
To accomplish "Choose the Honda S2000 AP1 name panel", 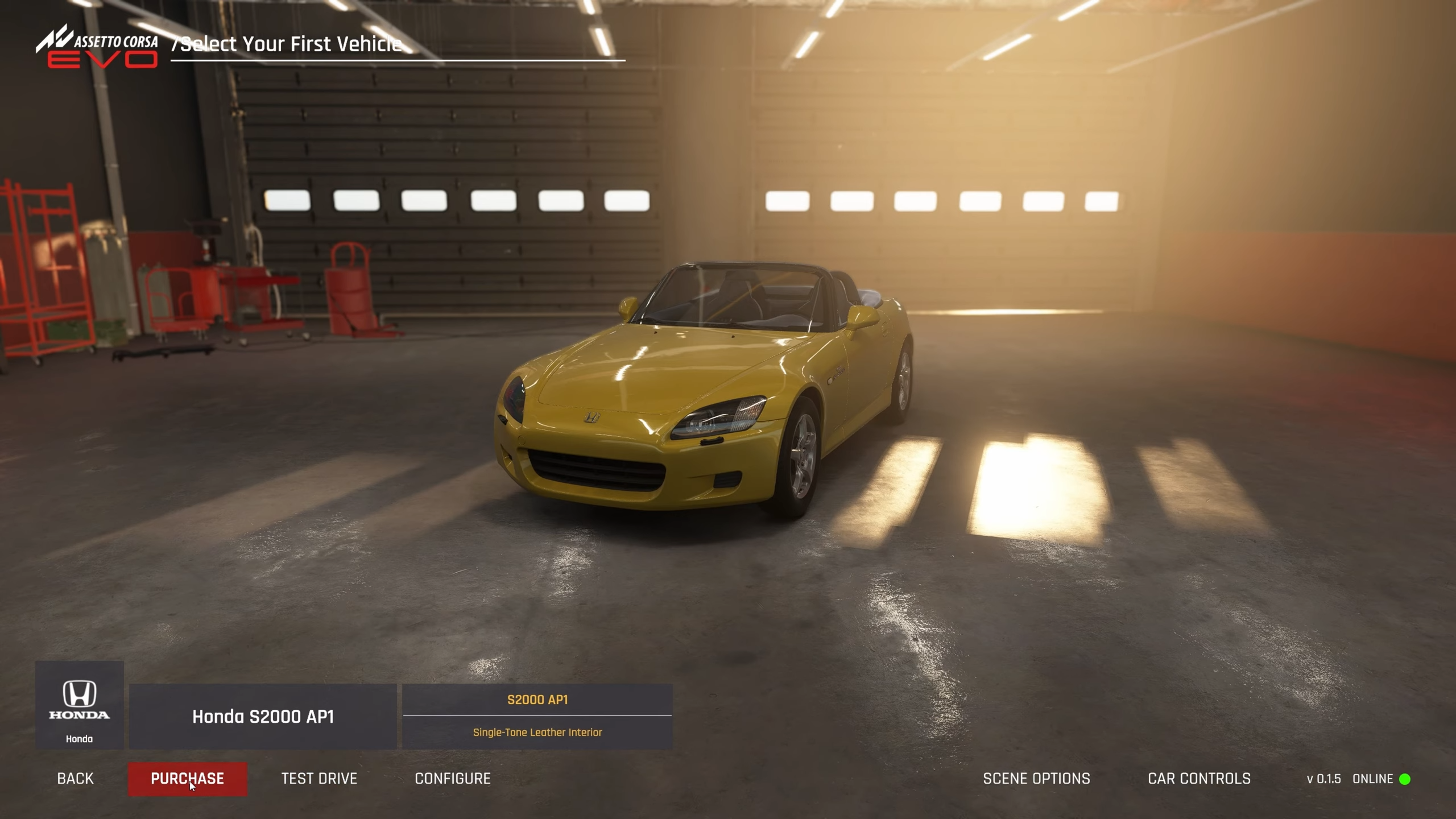I will pyautogui.click(x=263, y=717).
